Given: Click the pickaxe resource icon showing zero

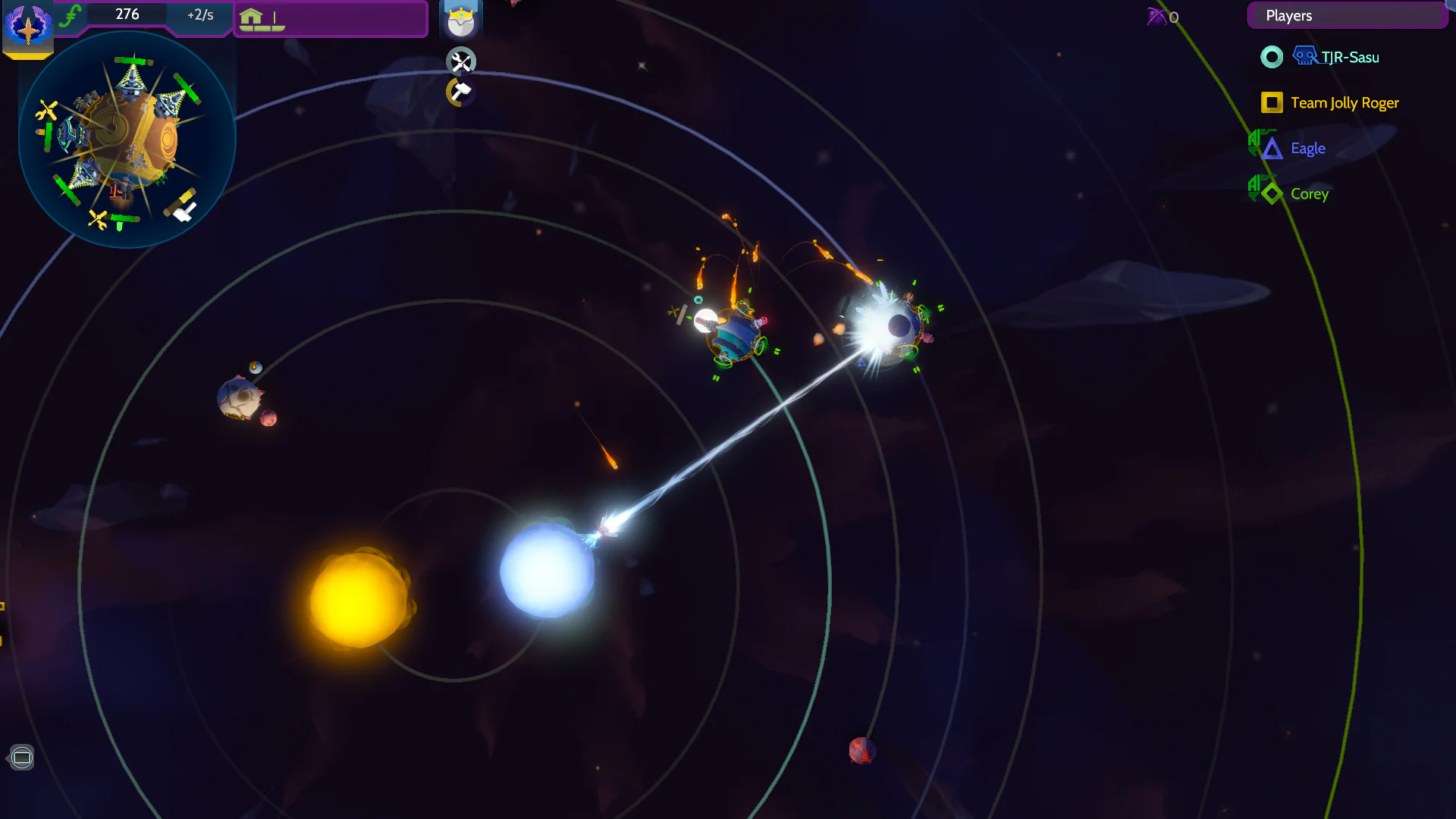Looking at the screenshot, I should (1158, 17).
